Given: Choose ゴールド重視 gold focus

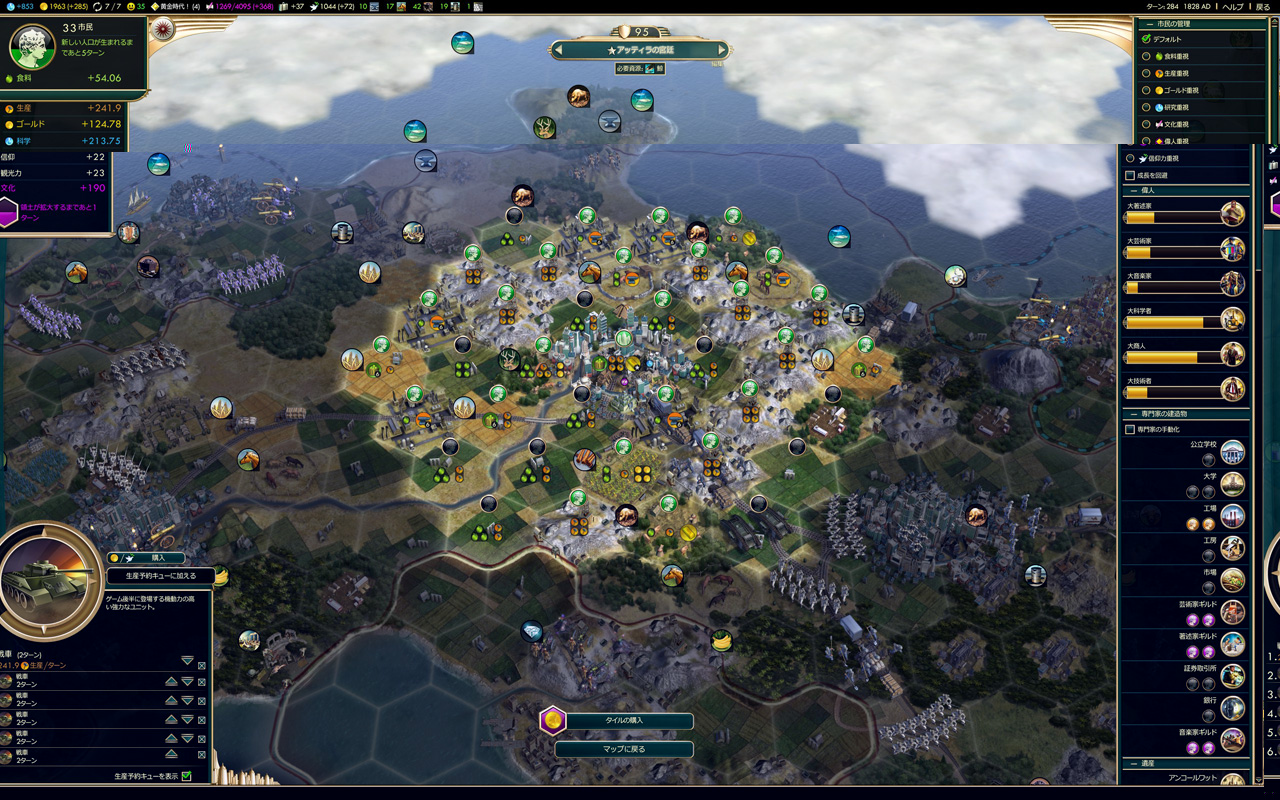Looking at the screenshot, I should tap(1146, 90).
